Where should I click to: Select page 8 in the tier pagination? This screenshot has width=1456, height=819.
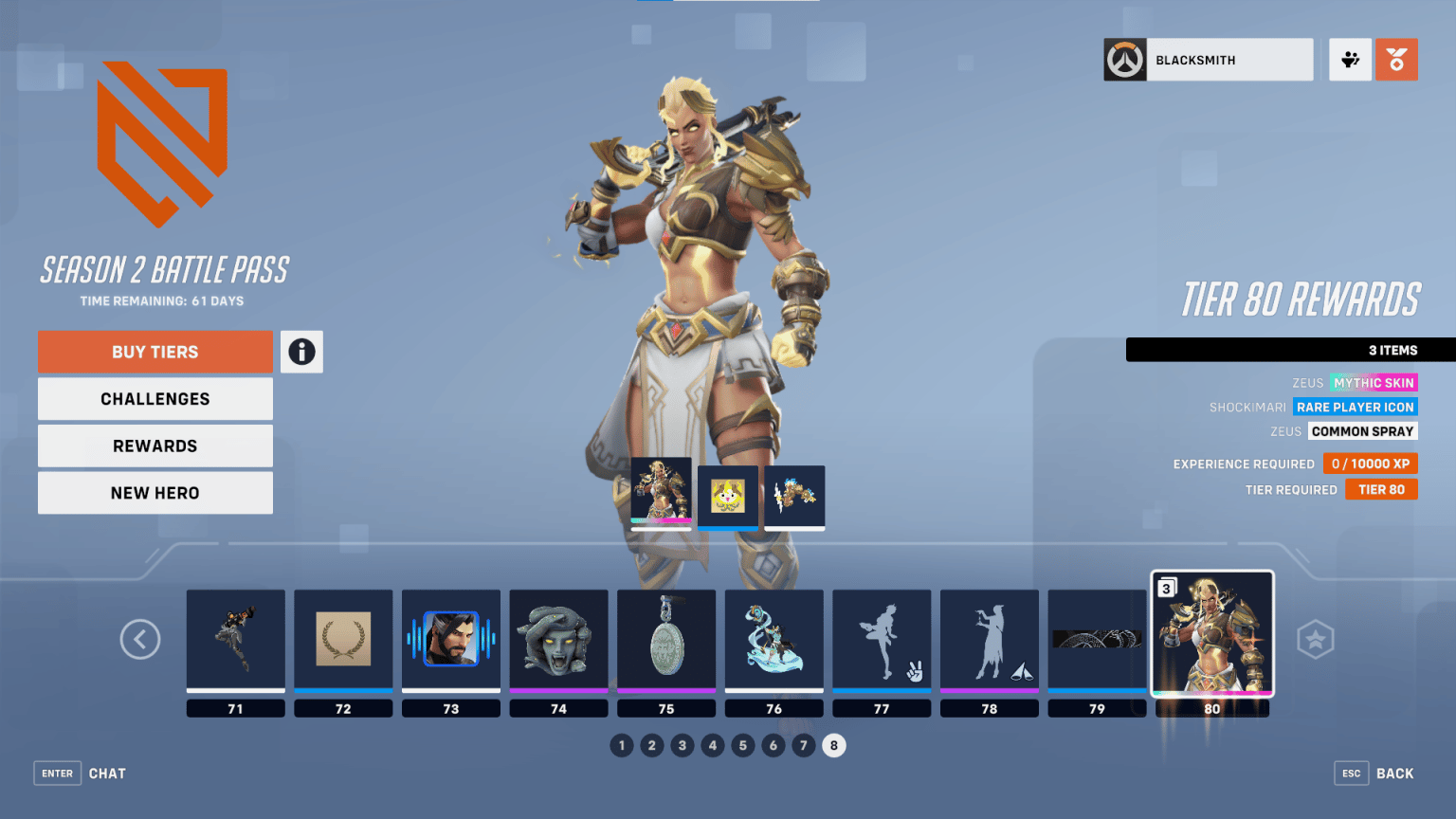[x=834, y=745]
